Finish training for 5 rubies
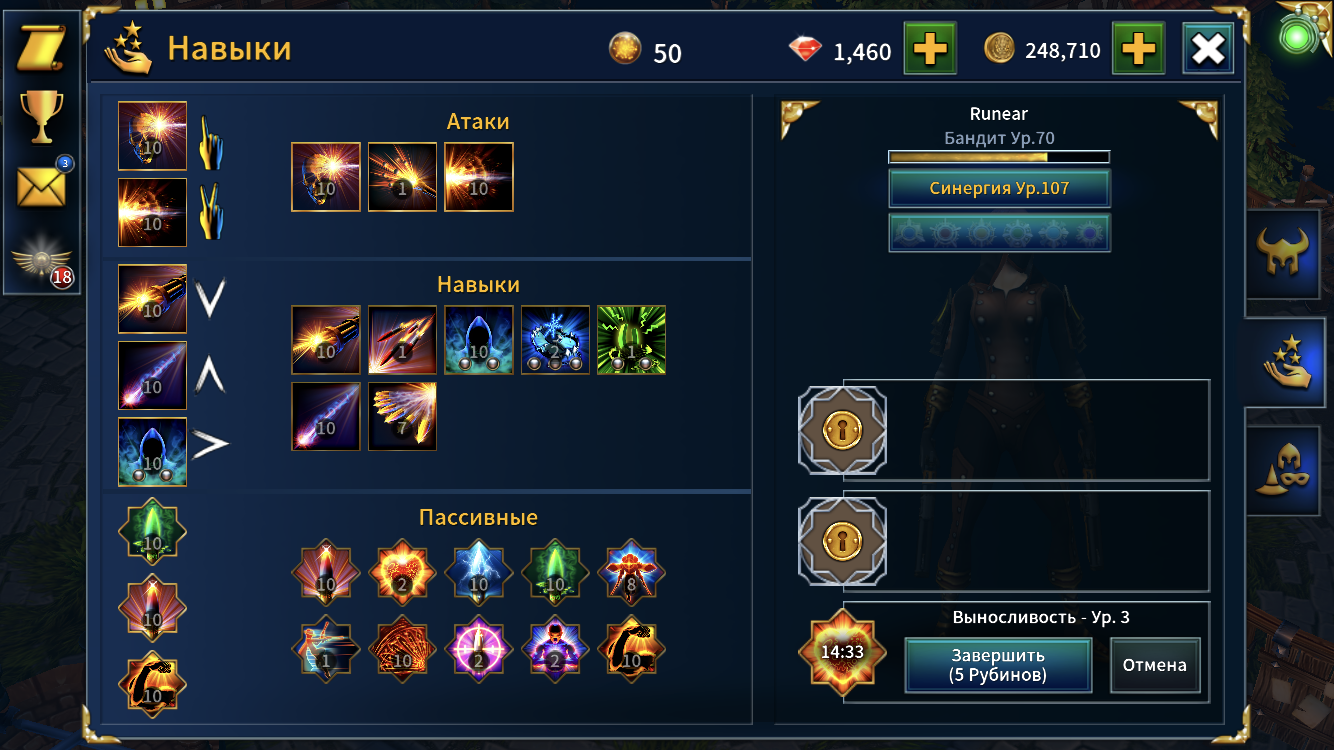 coord(997,665)
